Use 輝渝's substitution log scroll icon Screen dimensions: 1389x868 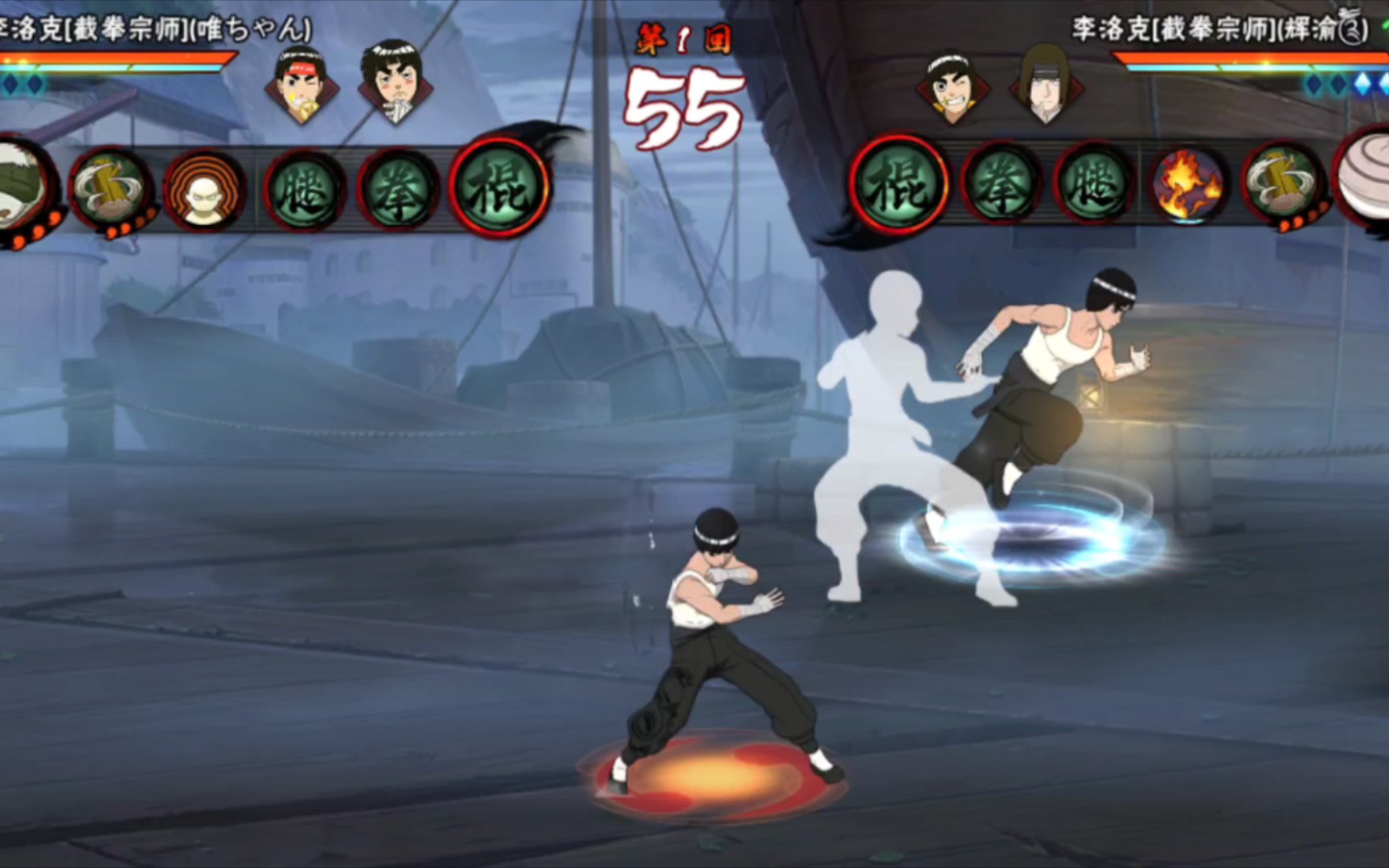(x=1283, y=186)
